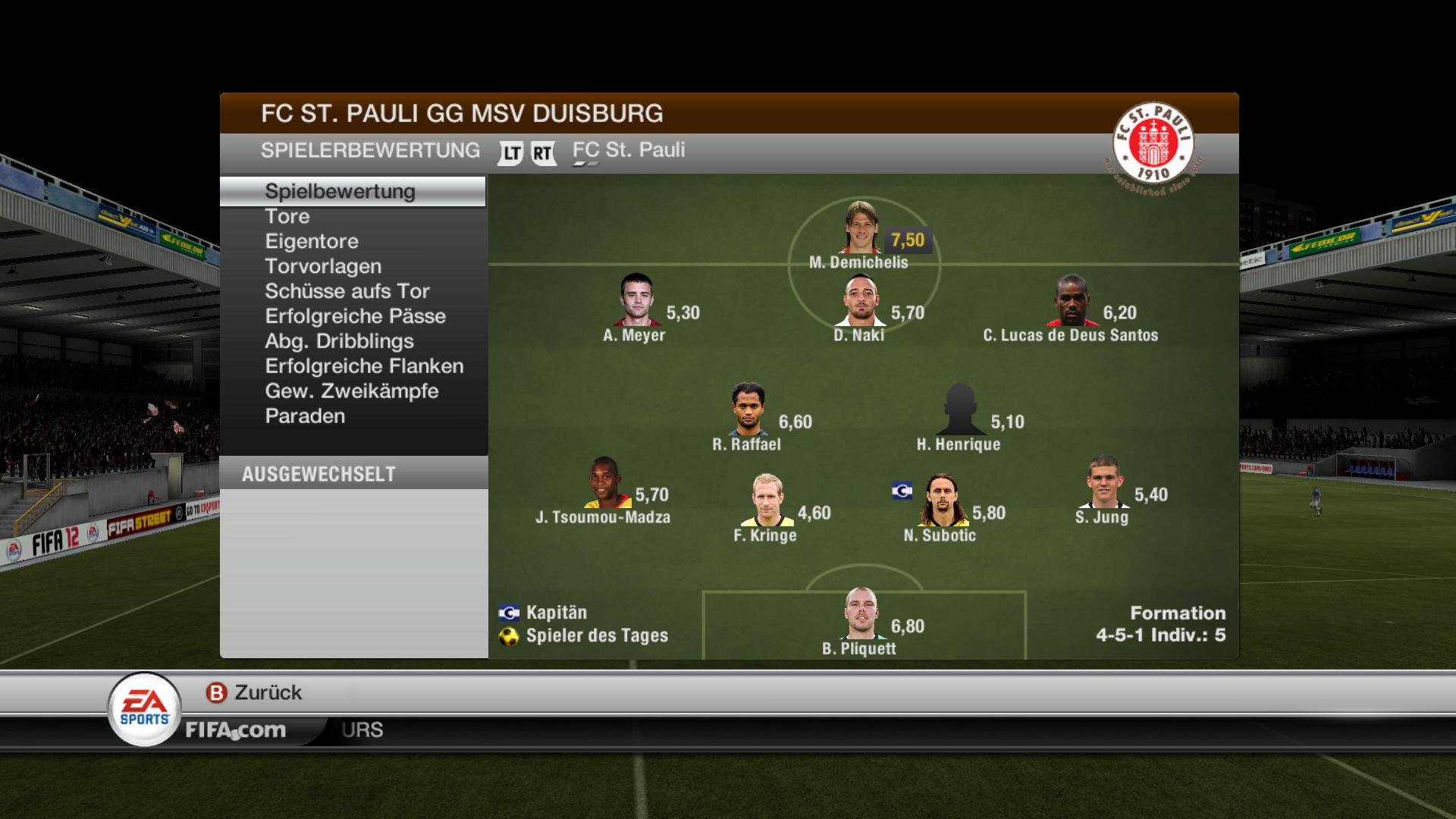Choose Abg. Dribblings option
This screenshot has height=819, width=1456.
[339, 341]
